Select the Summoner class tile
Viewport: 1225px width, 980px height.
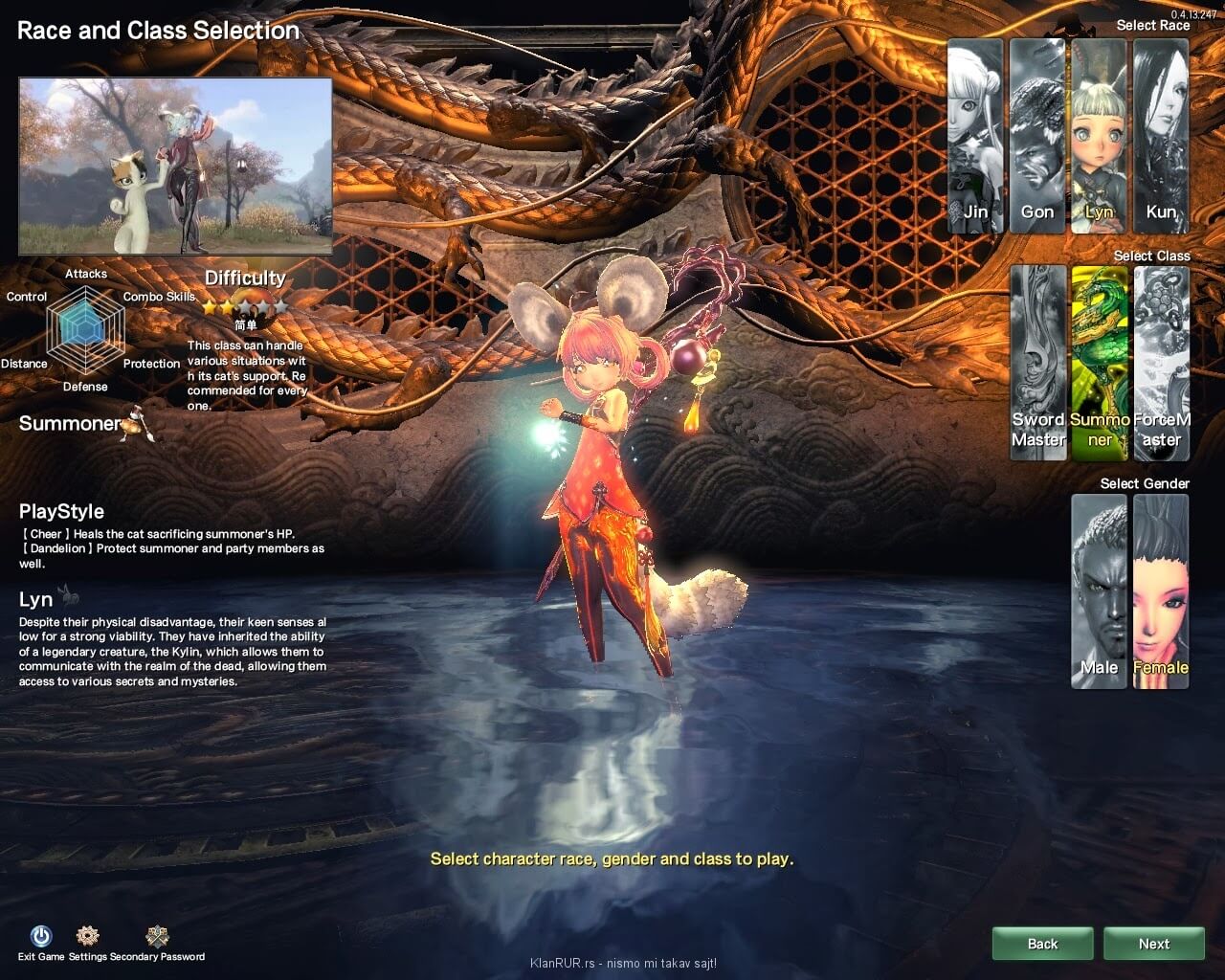(x=1100, y=363)
